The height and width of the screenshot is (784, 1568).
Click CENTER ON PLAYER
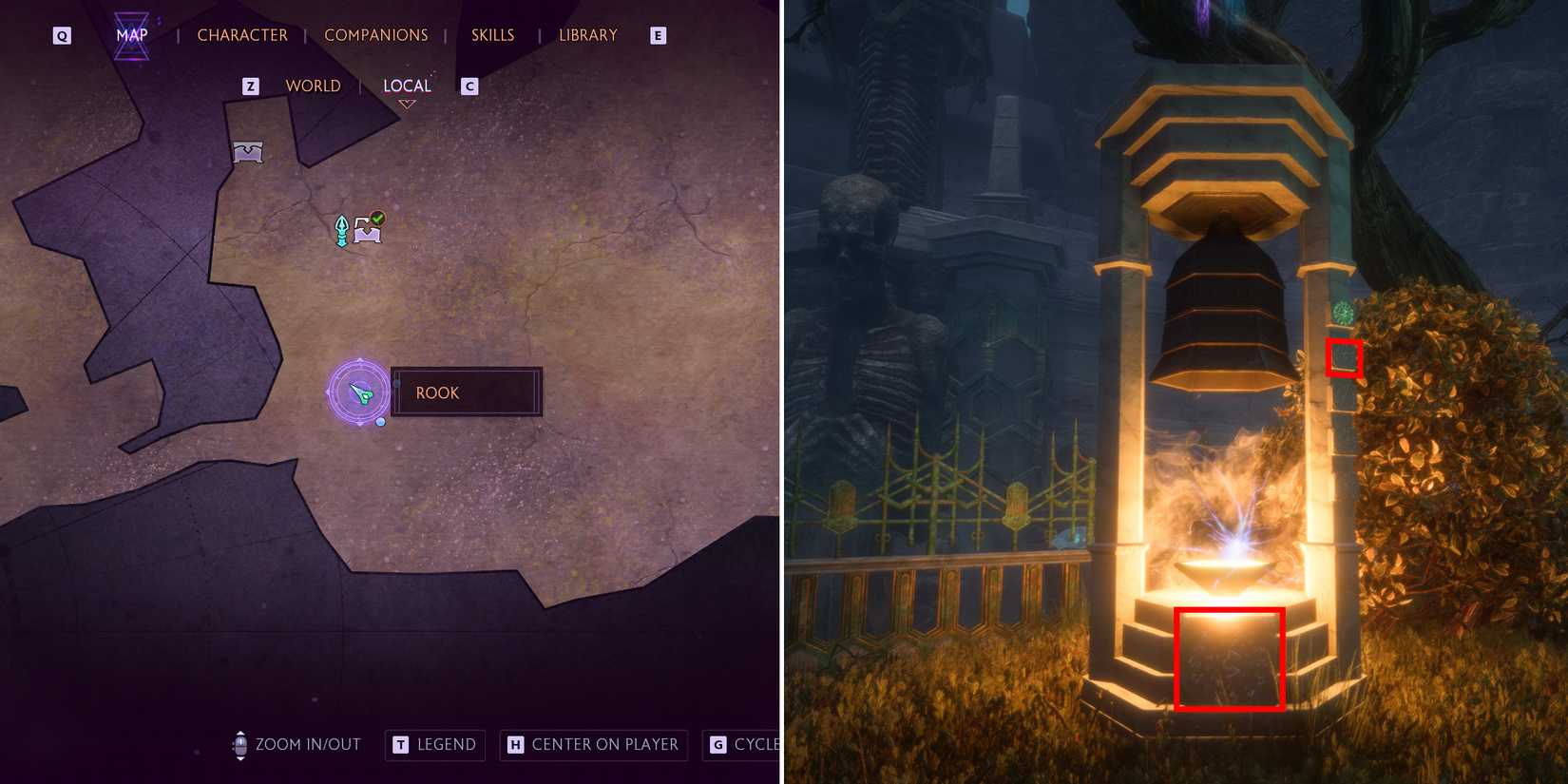593,745
